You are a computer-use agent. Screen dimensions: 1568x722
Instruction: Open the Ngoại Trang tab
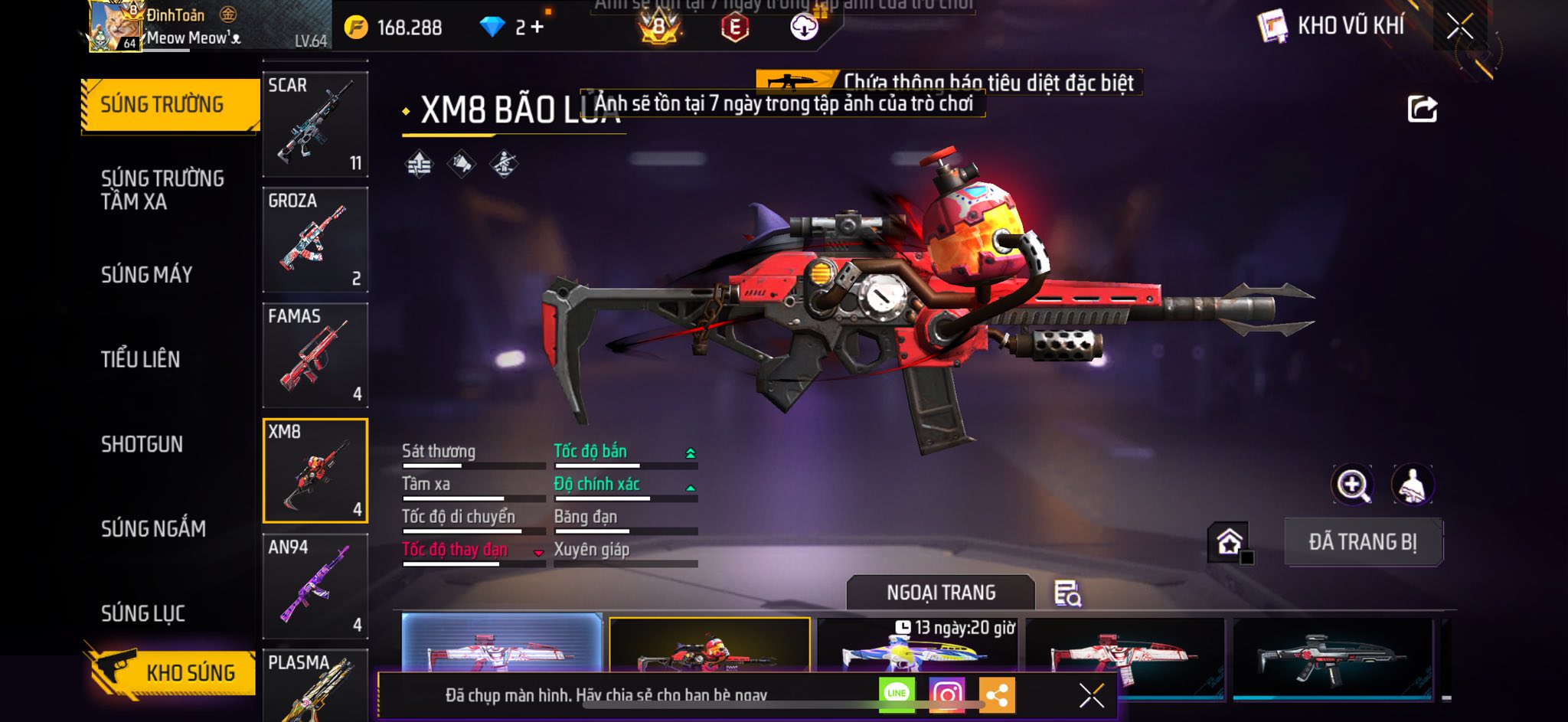pos(941,593)
